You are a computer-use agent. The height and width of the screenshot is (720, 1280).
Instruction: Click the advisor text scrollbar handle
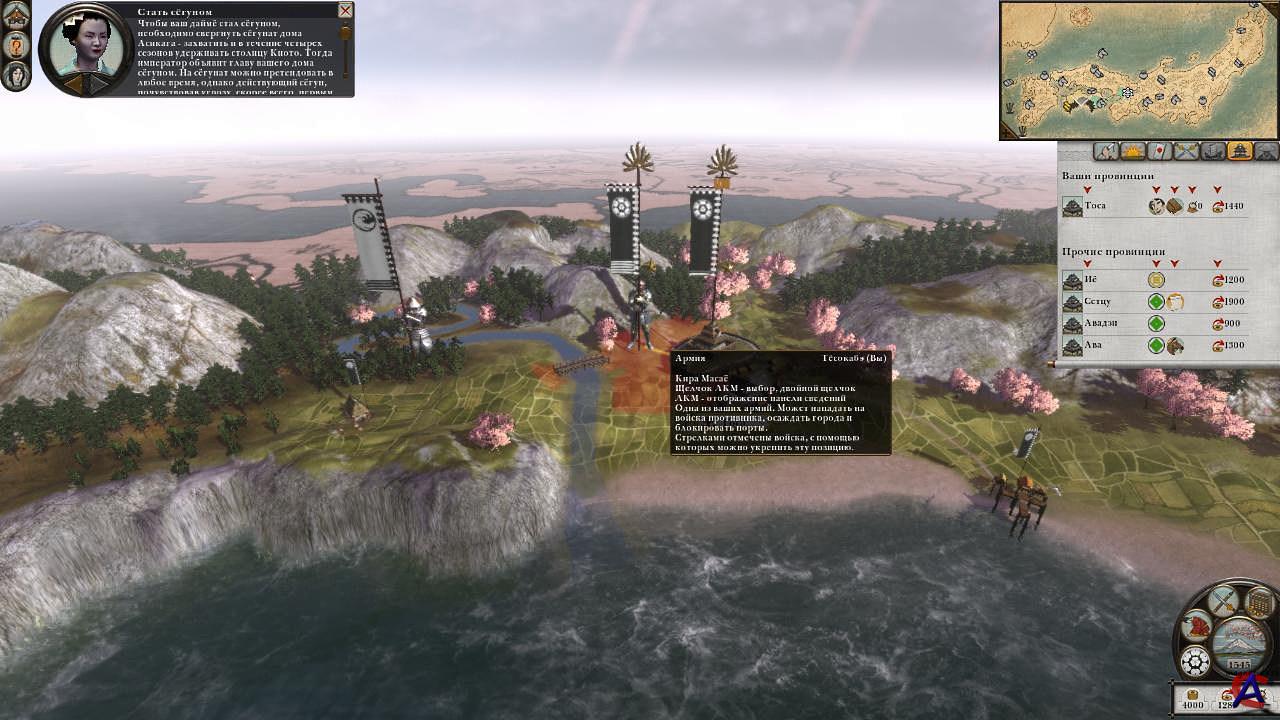[346, 33]
